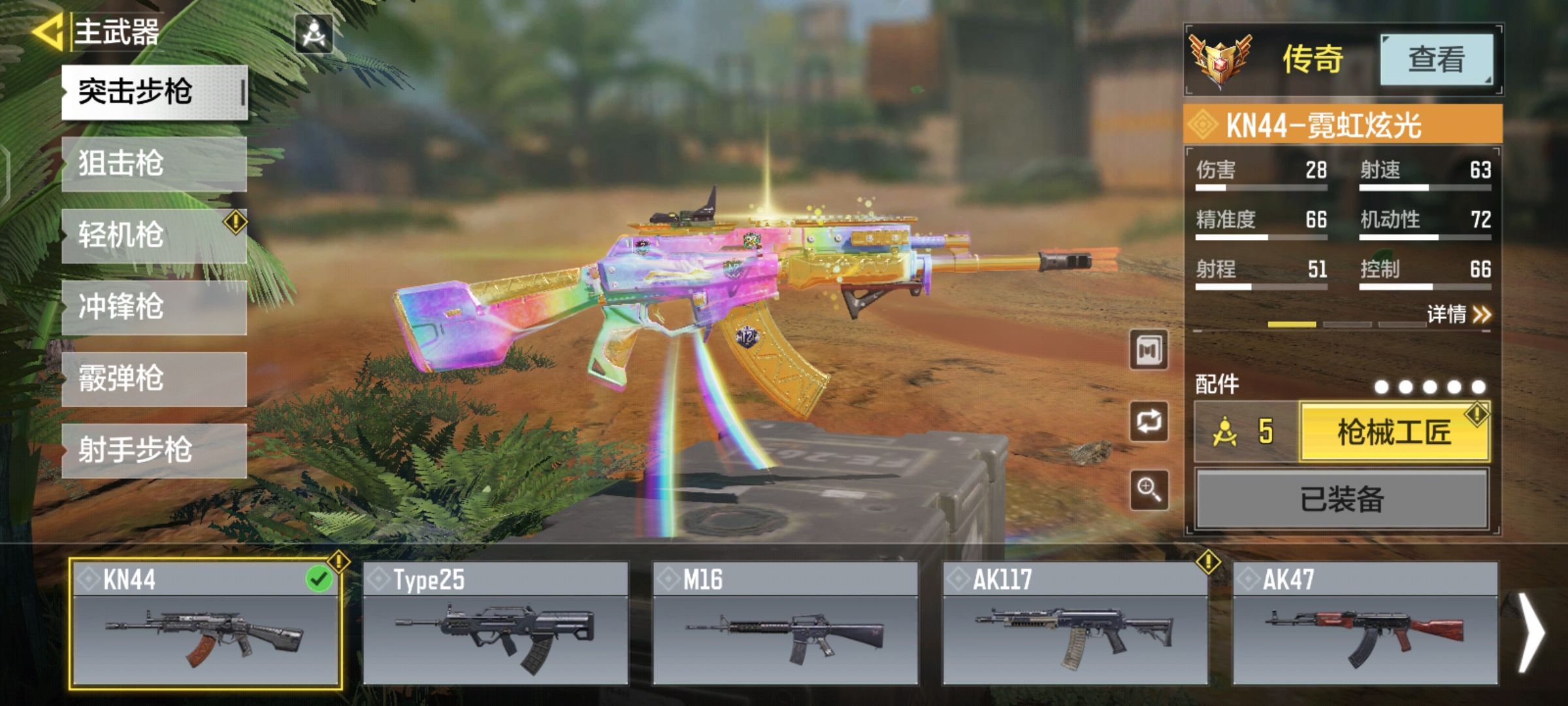The height and width of the screenshot is (706, 1568).
Task: Tap the circular arrows swap icon
Action: pyautogui.click(x=1149, y=421)
